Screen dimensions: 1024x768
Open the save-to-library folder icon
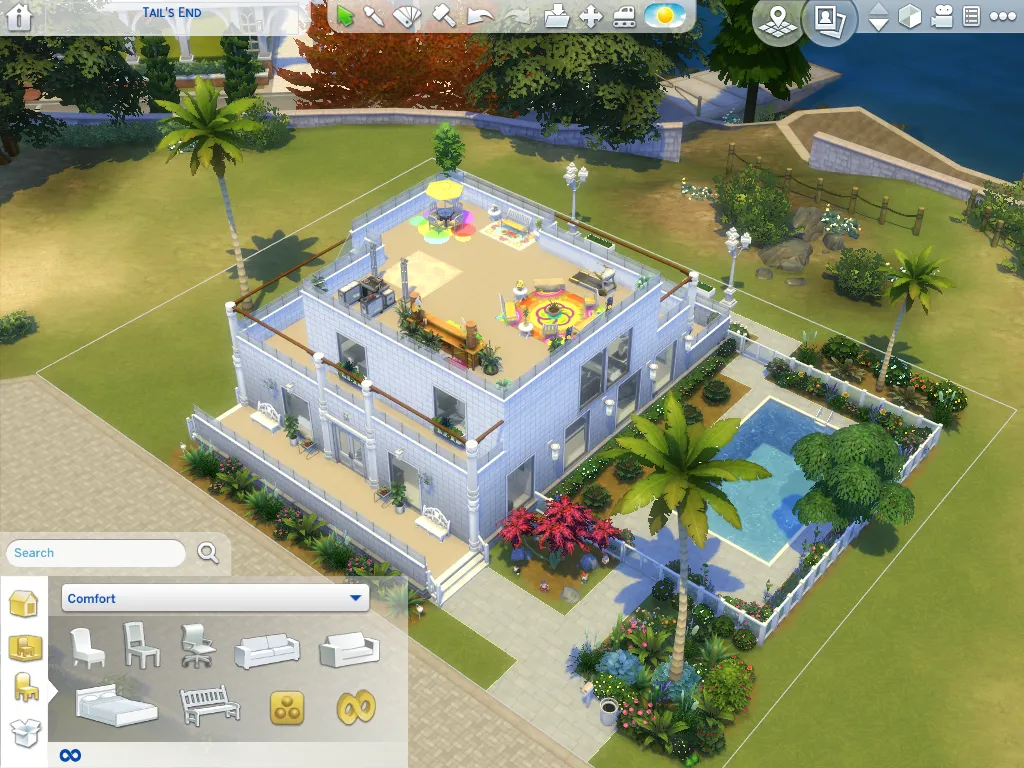(x=557, y=16)
